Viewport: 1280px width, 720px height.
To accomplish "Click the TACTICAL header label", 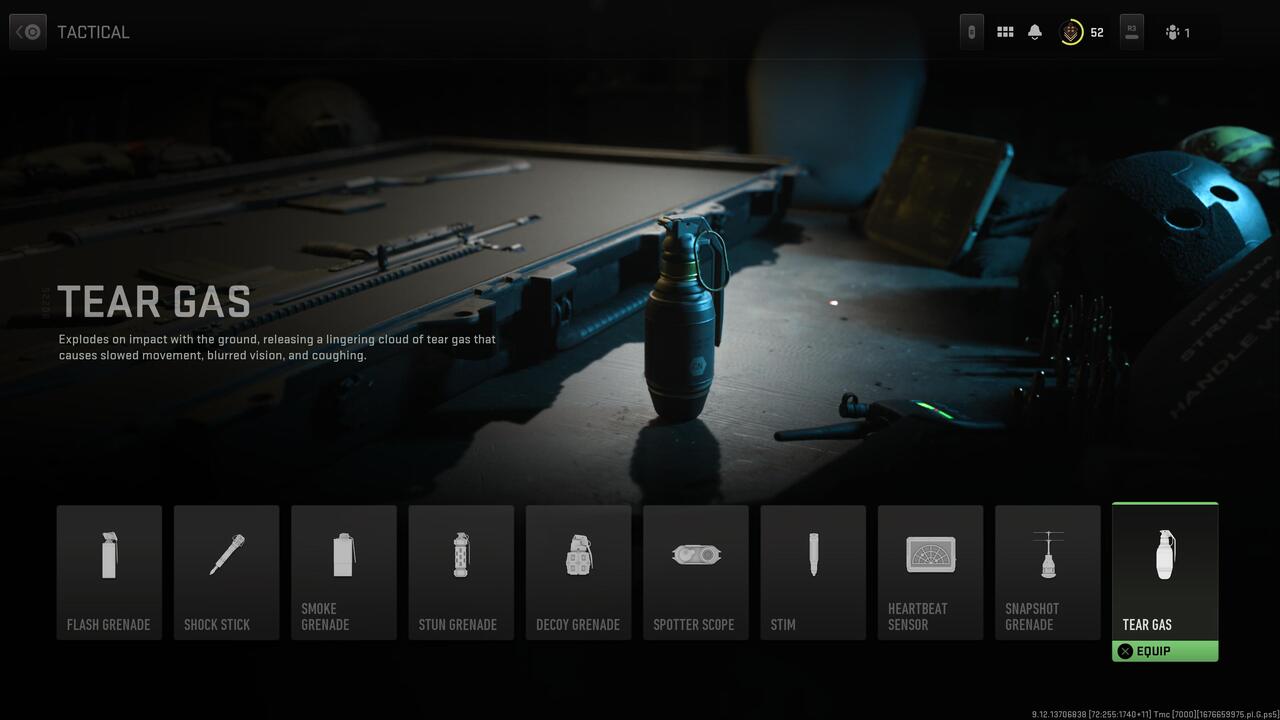I will coord(93,31).
